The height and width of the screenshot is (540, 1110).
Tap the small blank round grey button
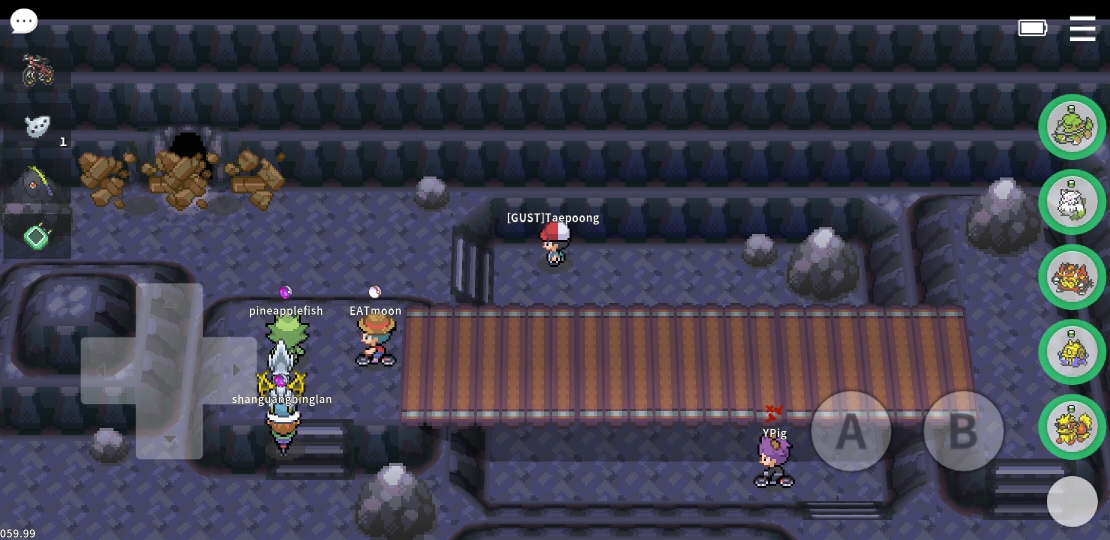(x=1072, y=501)
